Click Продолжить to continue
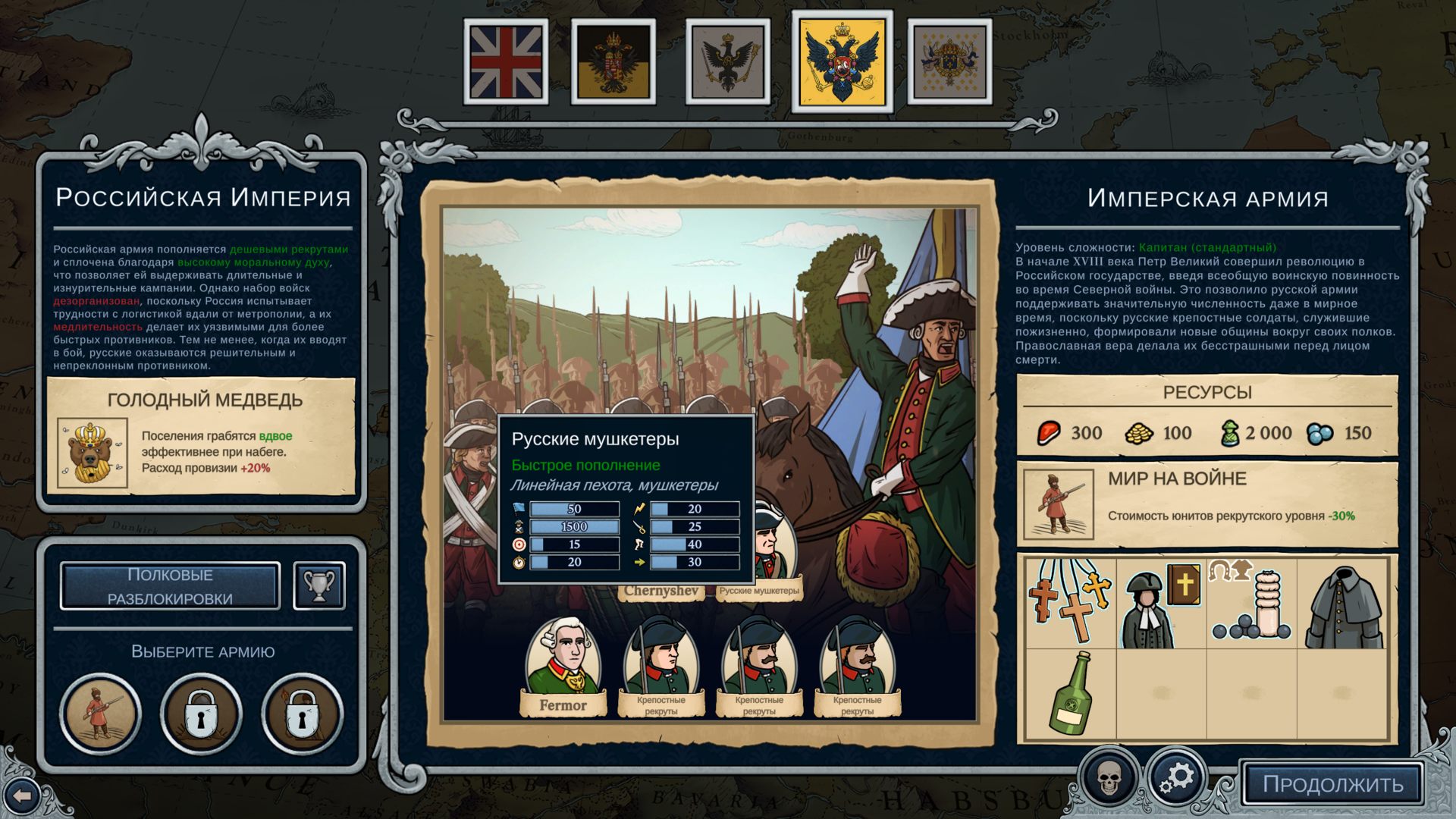The height and width of the screenshot is (819, 1456). 1332,784
